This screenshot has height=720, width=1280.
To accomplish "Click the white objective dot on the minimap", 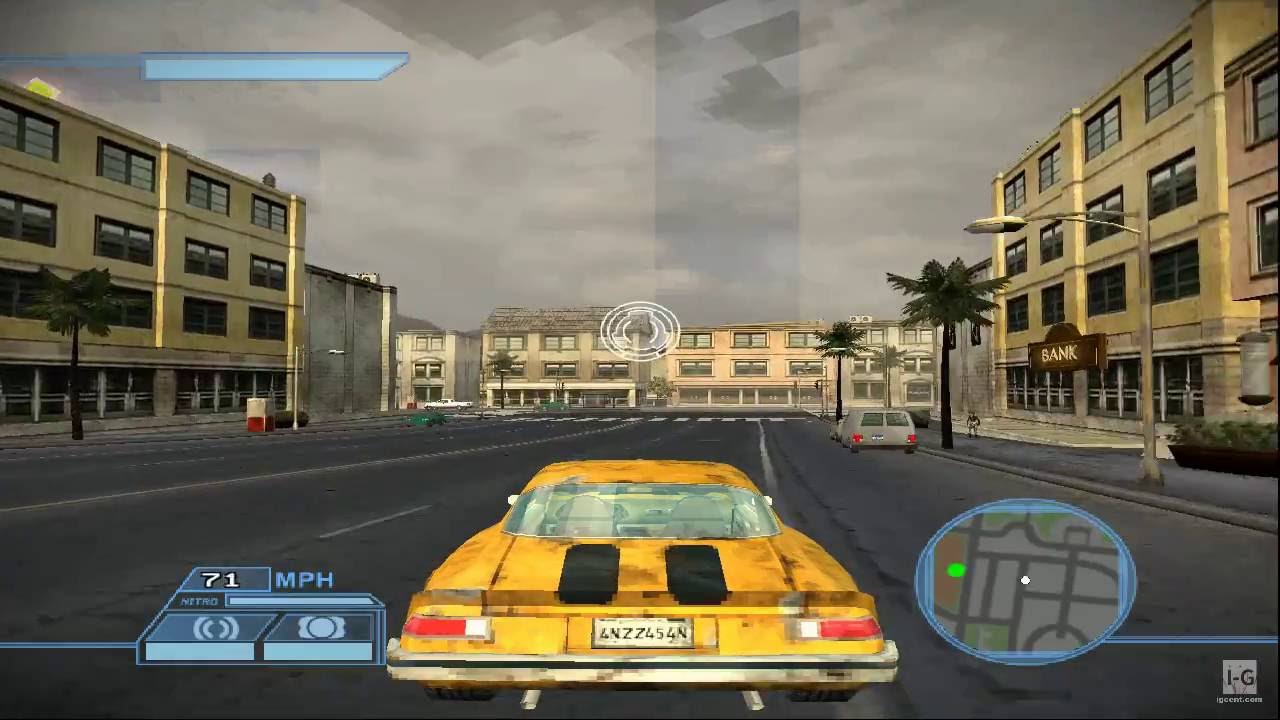I will 1026,579.
